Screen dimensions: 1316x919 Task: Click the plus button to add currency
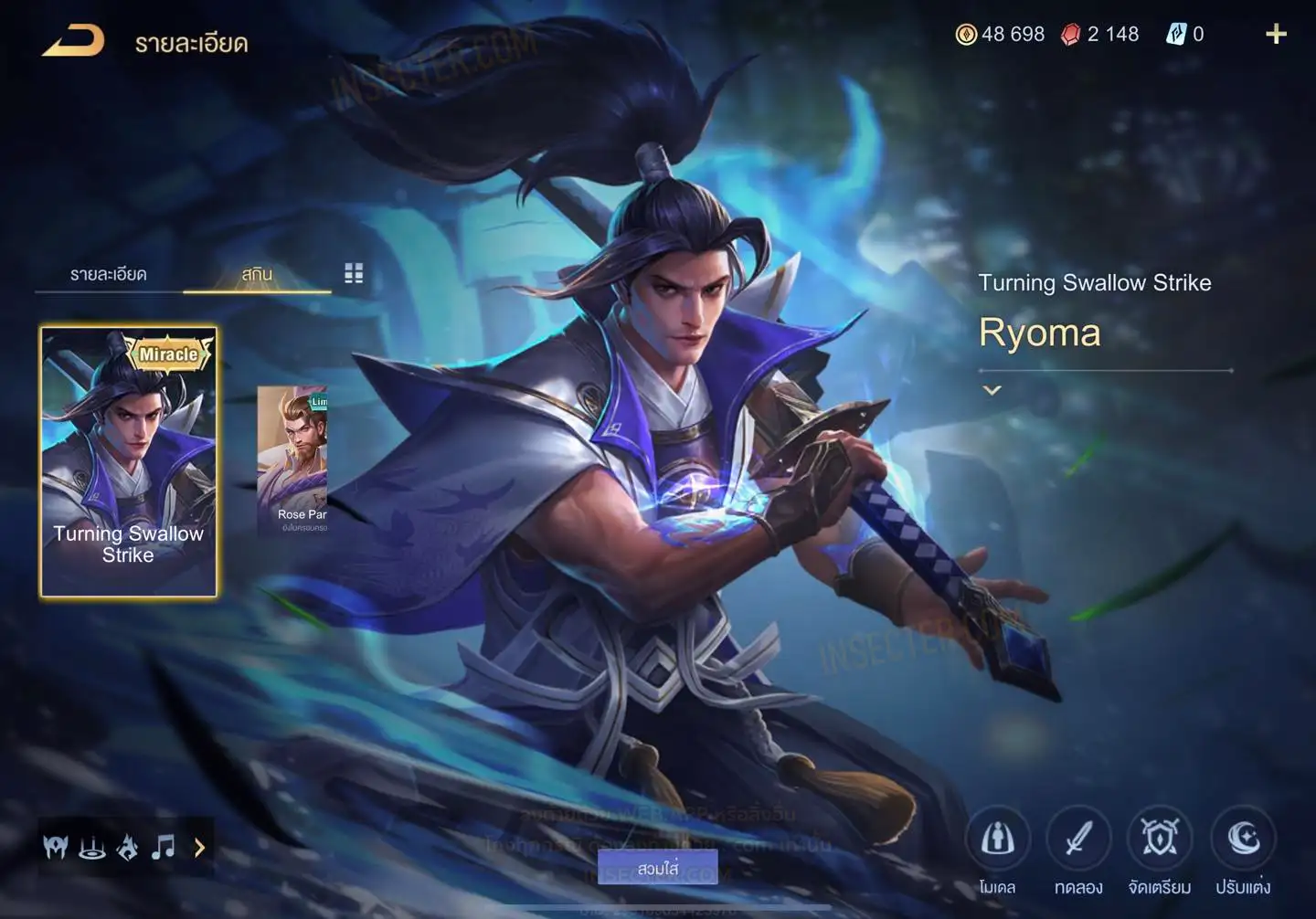1276,35
